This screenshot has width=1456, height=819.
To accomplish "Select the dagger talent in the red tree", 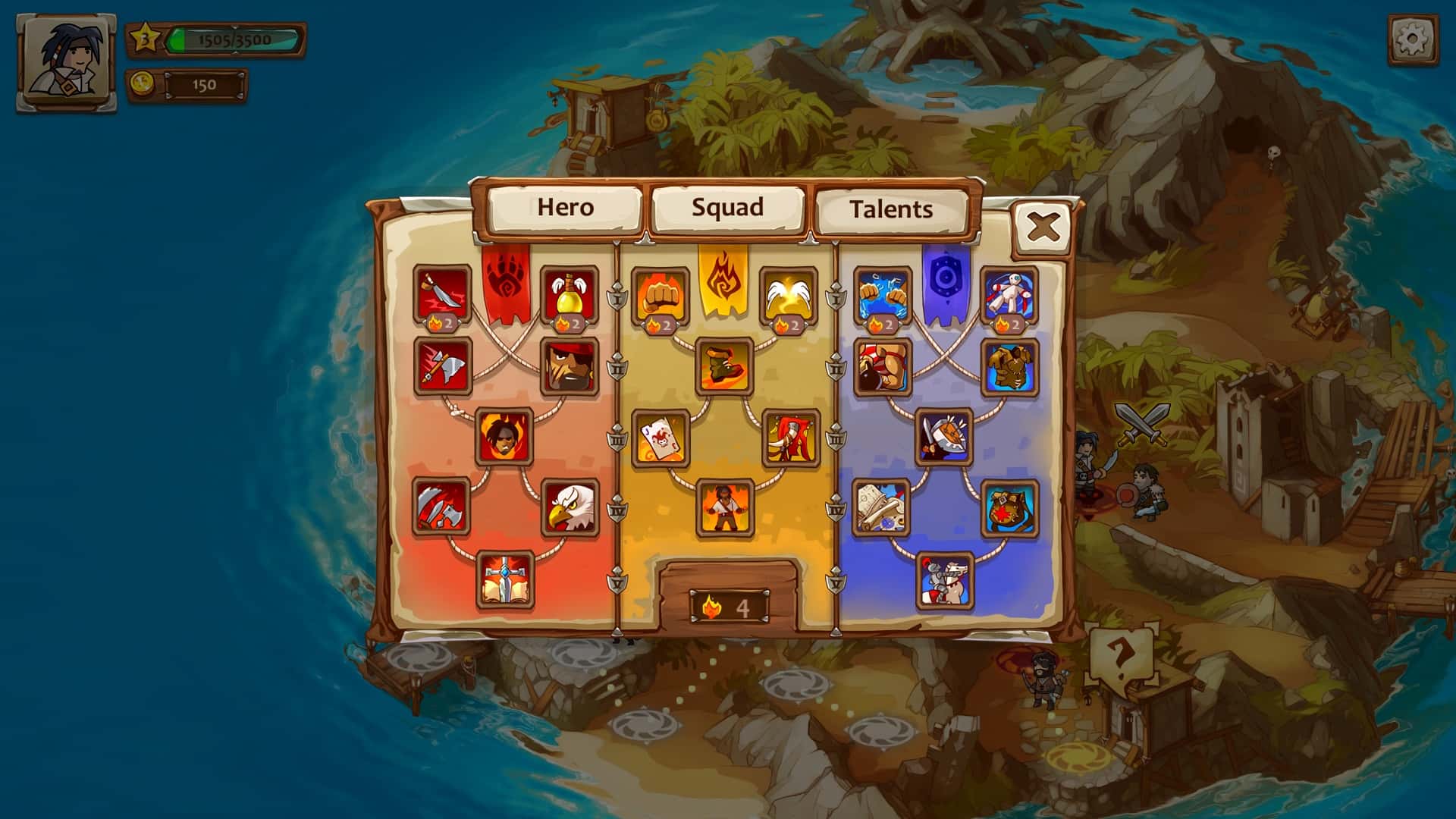I will click(443, 296).
